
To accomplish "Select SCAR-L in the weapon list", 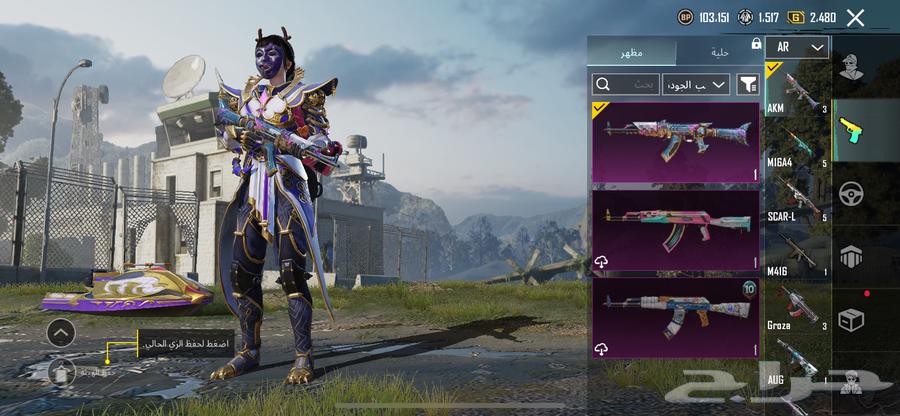I will click(x=797, y=200).
